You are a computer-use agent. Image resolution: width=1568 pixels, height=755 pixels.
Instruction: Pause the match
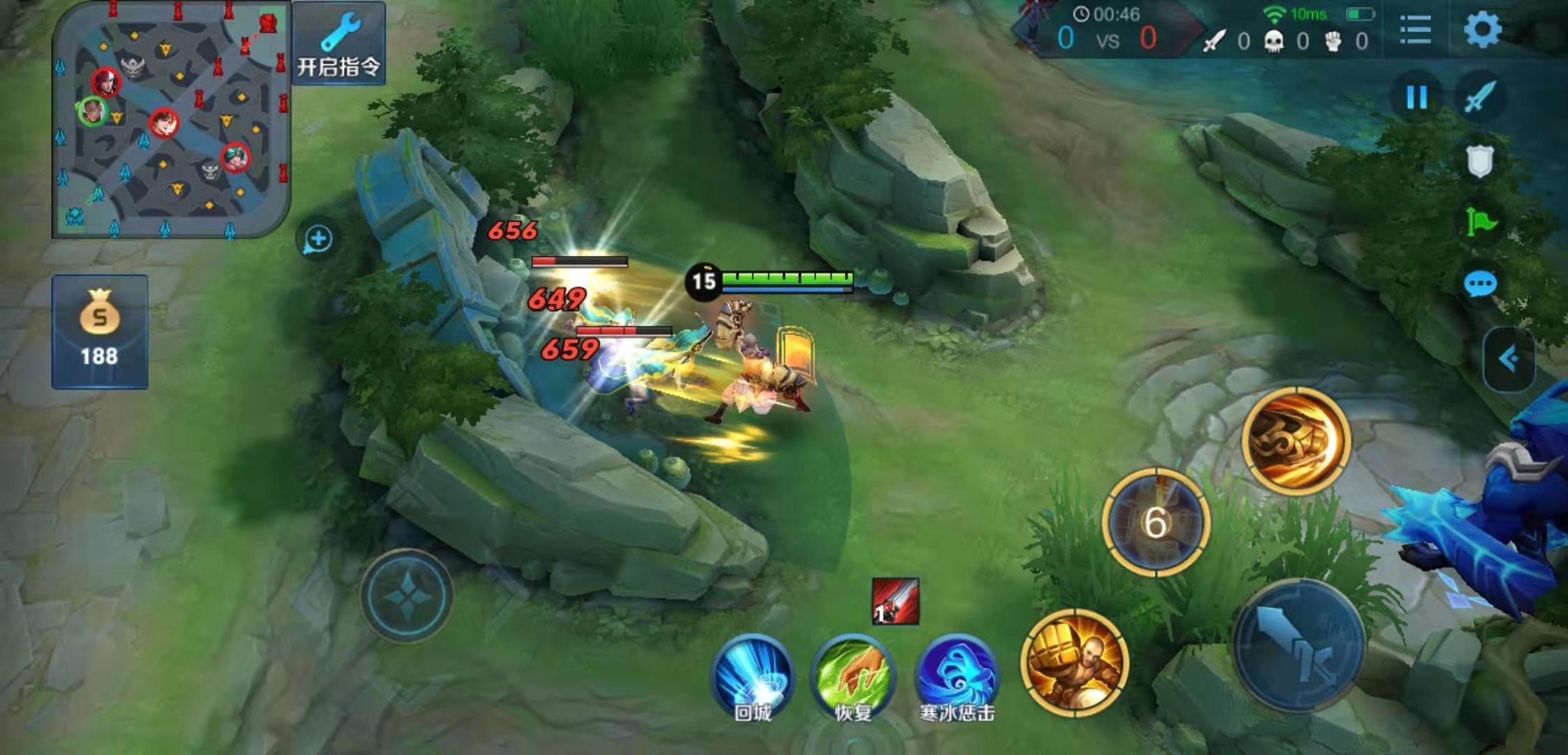[x=1416, y=97]
